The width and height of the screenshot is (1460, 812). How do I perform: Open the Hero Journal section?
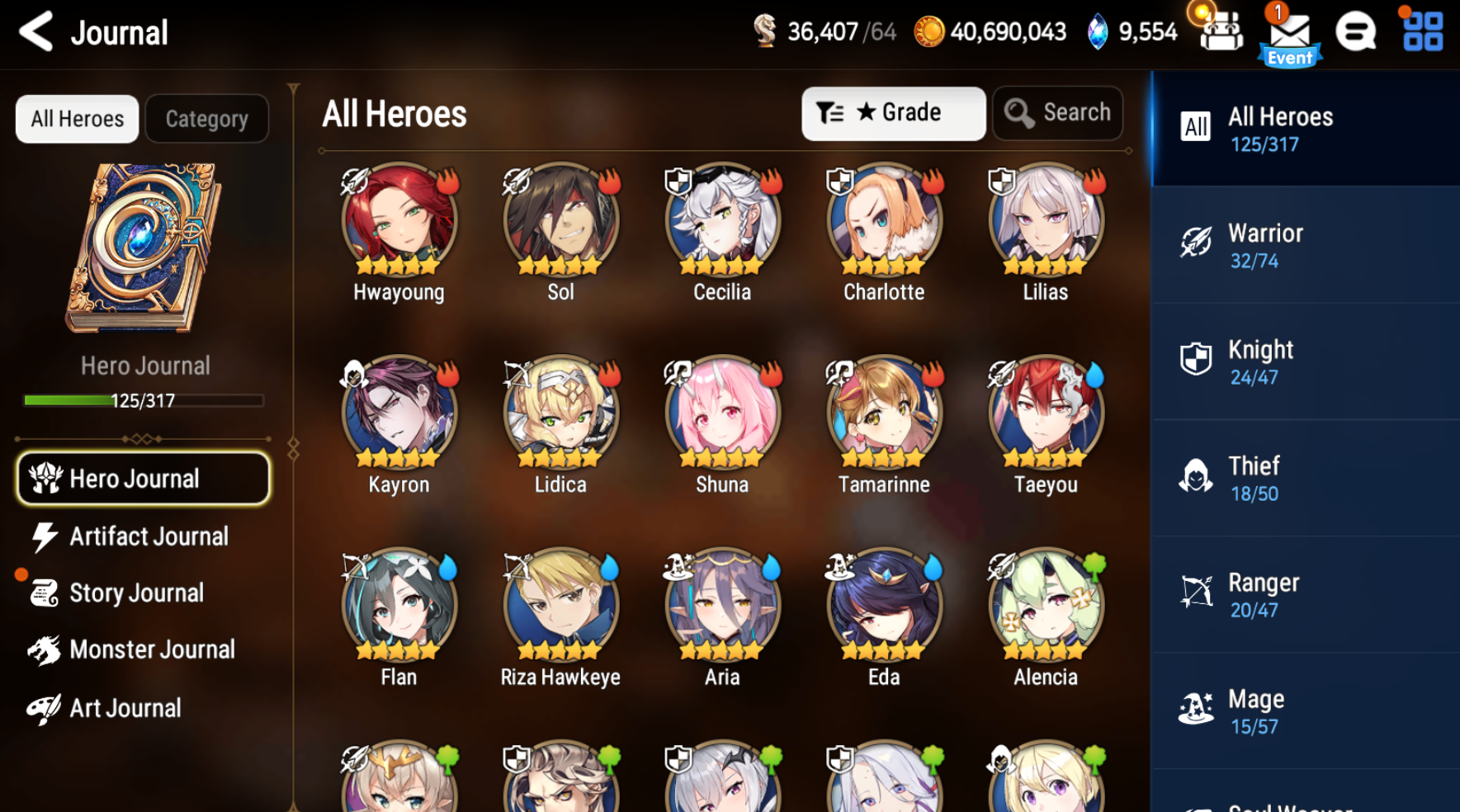142,479
